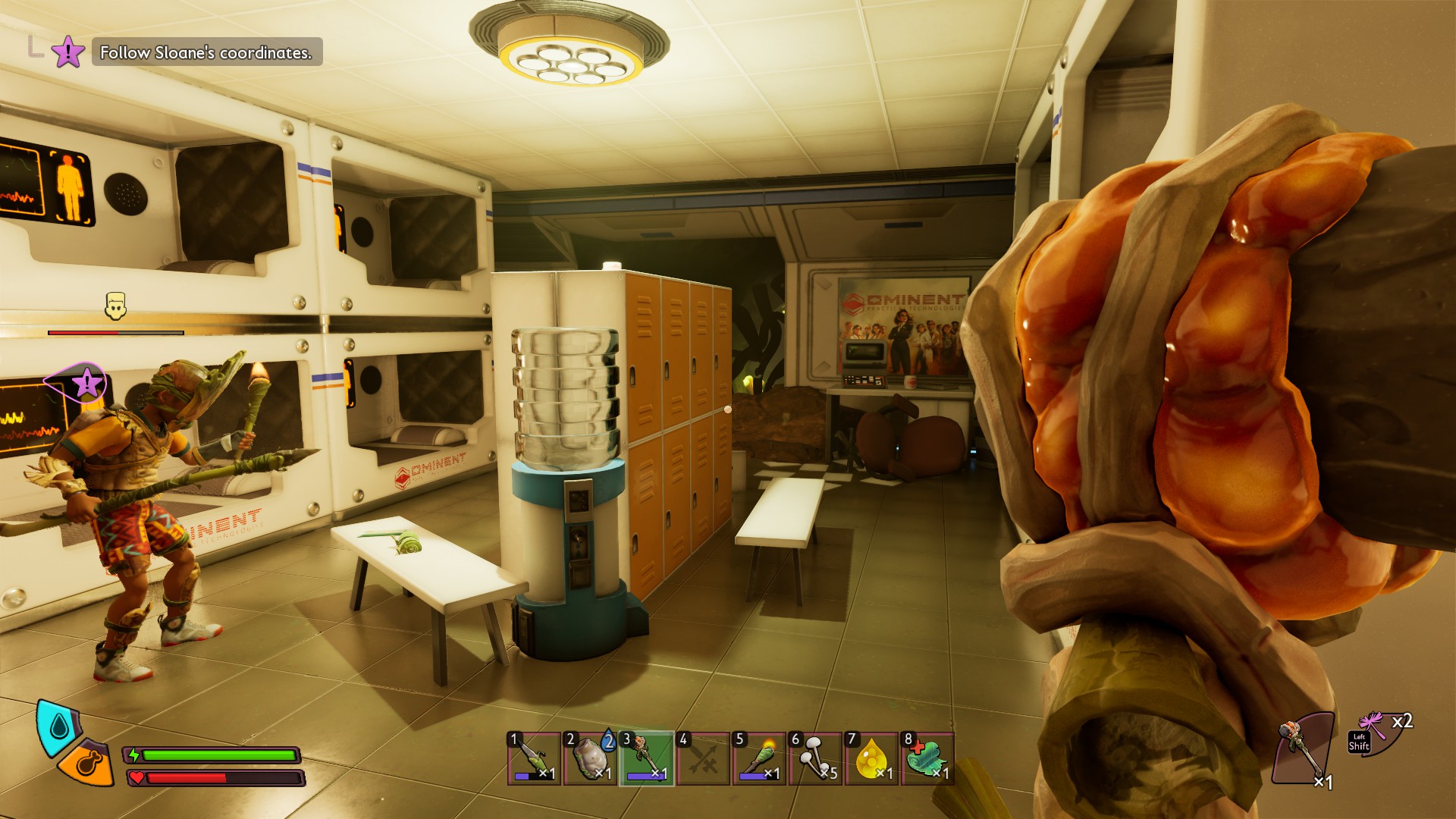Image resolution: width=1456 pixels, height=819 pixels.
Task: Select the highlighted club in hotbar slot 3
Action: 646,758
